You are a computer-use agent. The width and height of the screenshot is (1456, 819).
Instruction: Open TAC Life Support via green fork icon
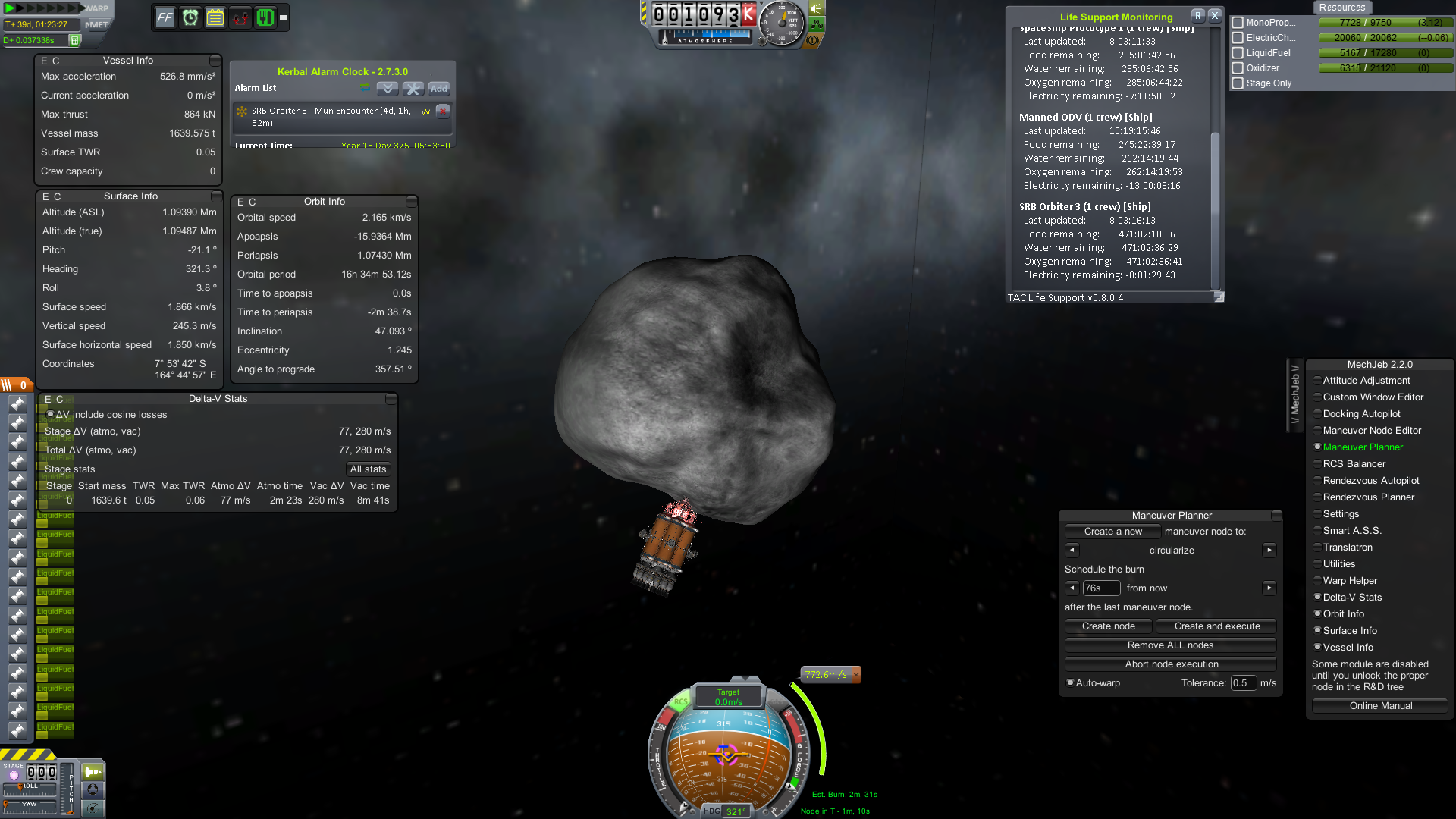(x=265, y=17)
